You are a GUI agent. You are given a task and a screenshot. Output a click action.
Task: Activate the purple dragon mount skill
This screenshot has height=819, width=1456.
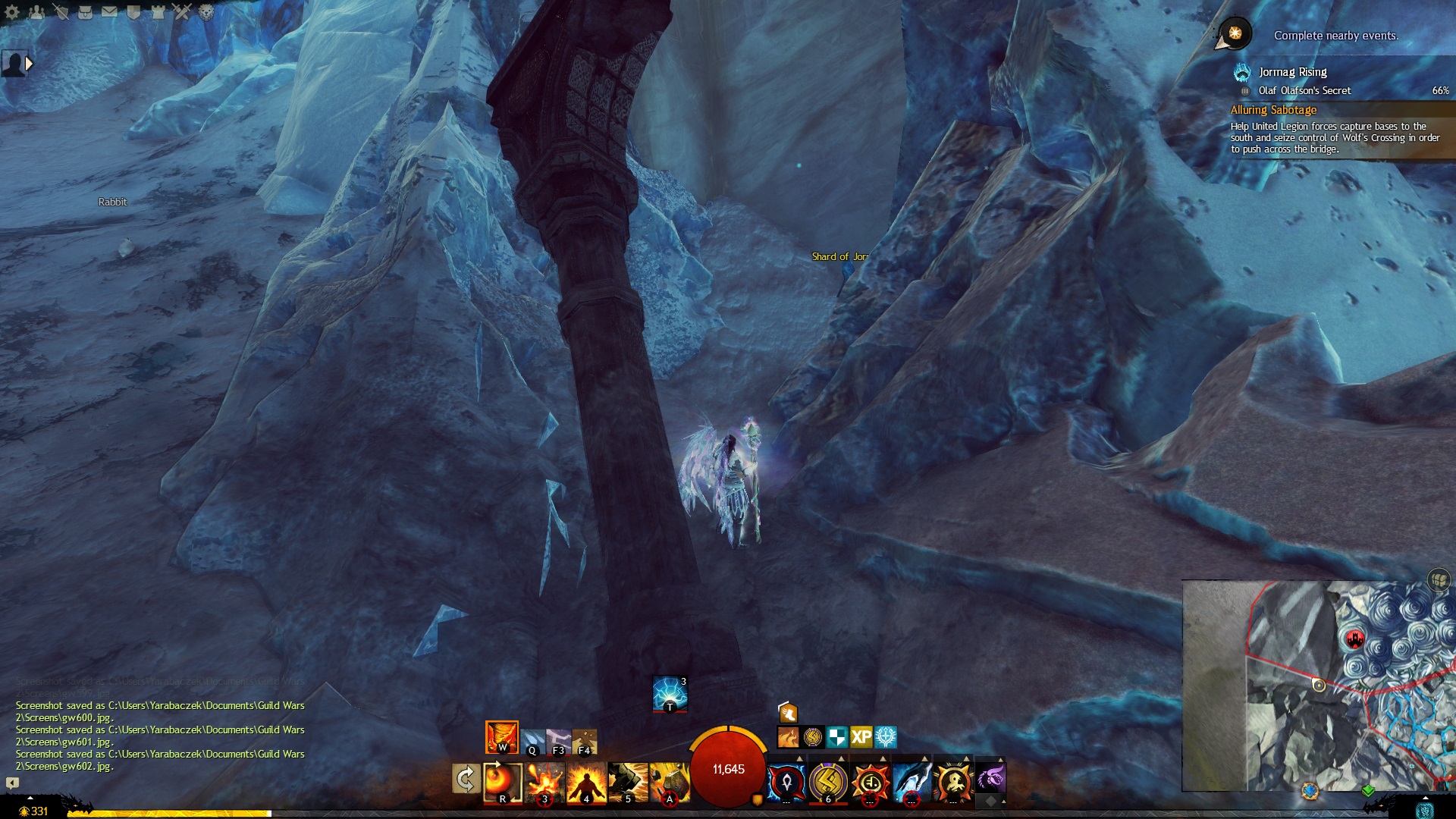click(990, 779)
